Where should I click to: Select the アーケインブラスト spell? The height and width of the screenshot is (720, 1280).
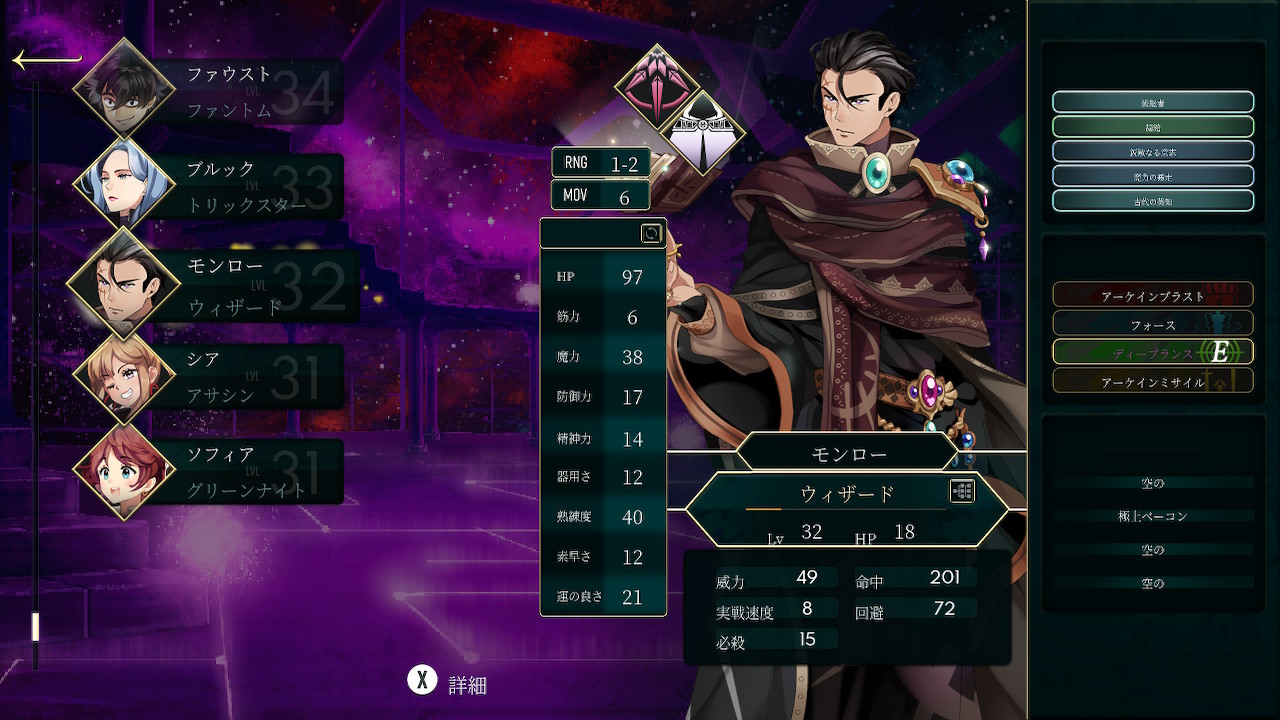[x=1152, y=294]
